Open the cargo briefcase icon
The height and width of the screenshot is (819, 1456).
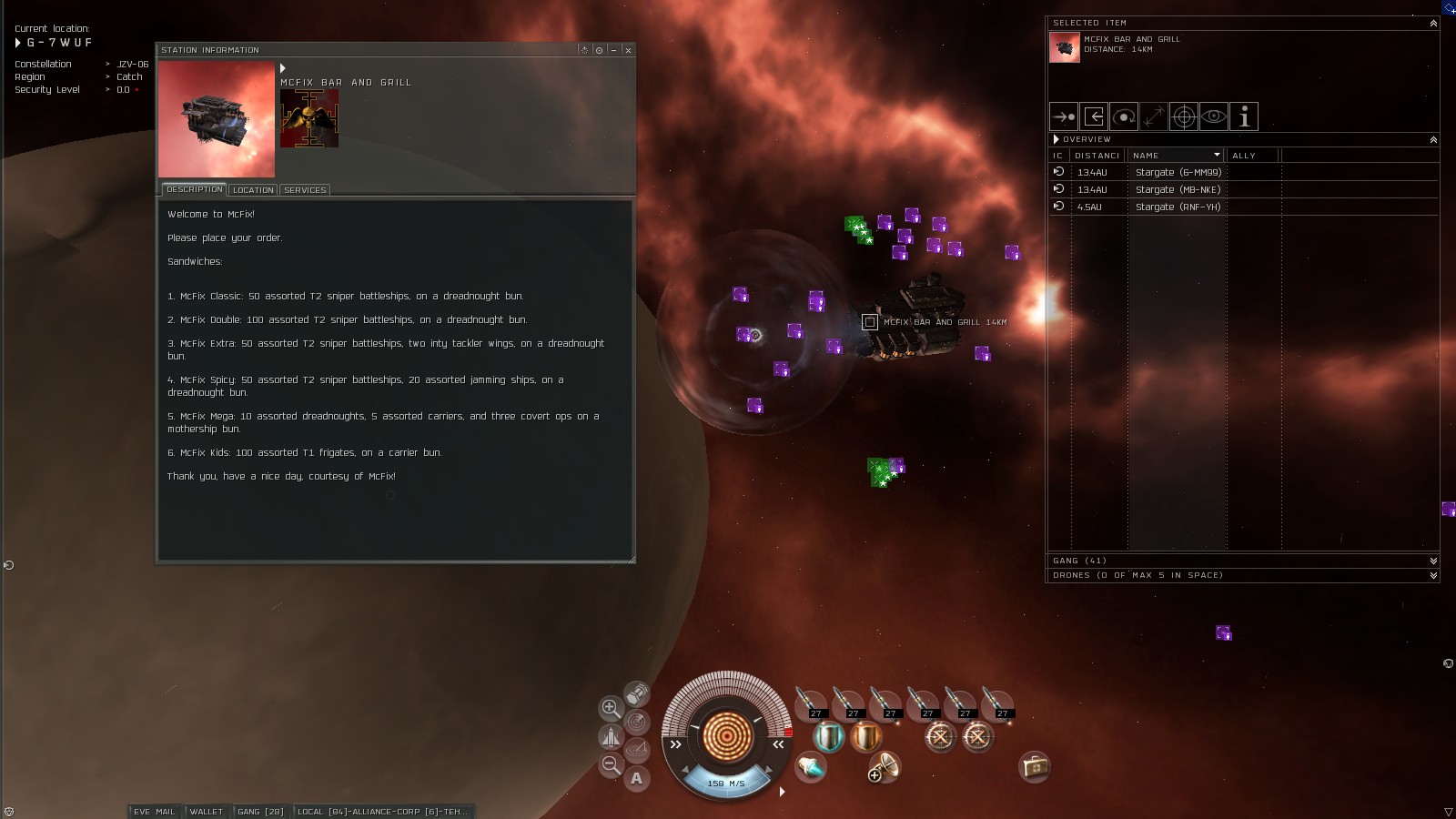click(x=1035, y=767)
